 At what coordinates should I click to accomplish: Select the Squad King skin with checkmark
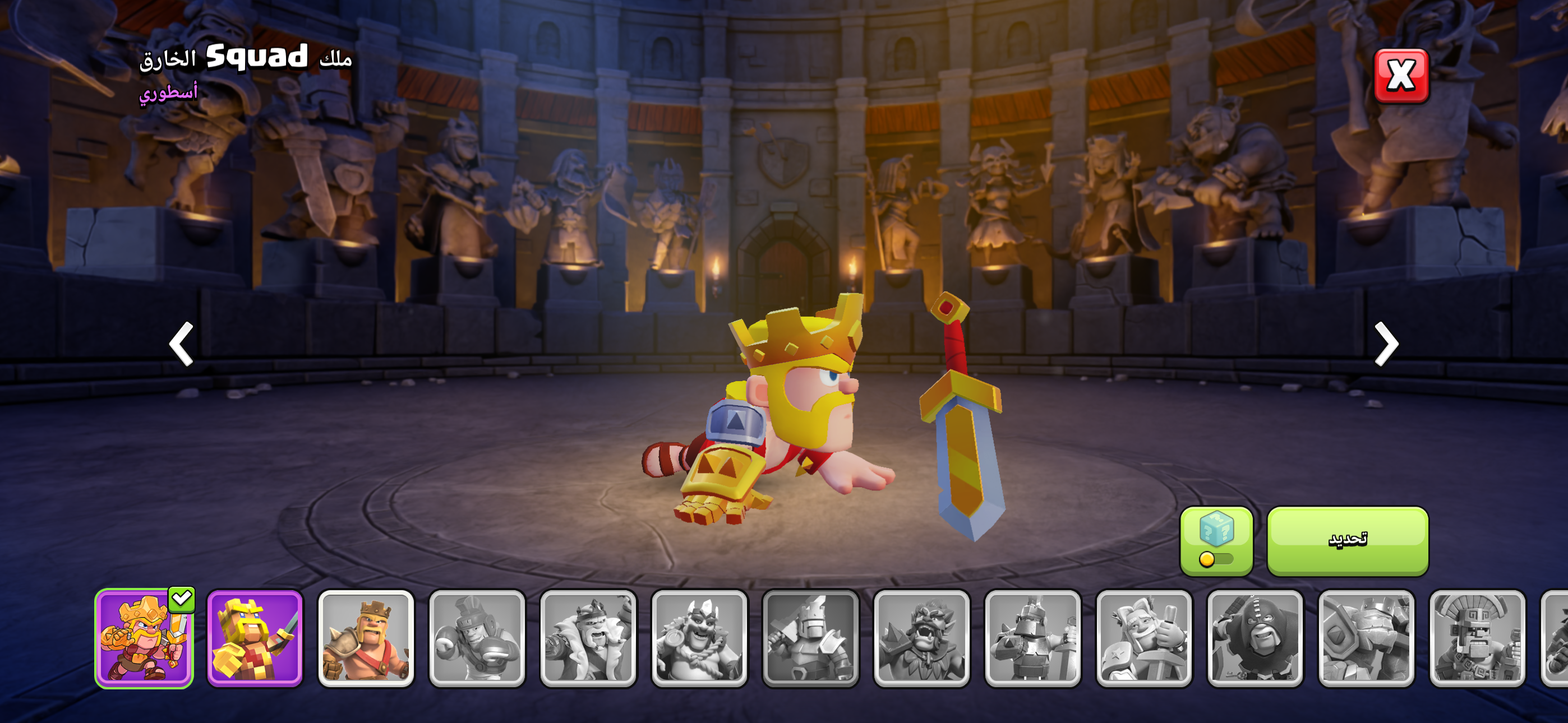pos(144,638)
